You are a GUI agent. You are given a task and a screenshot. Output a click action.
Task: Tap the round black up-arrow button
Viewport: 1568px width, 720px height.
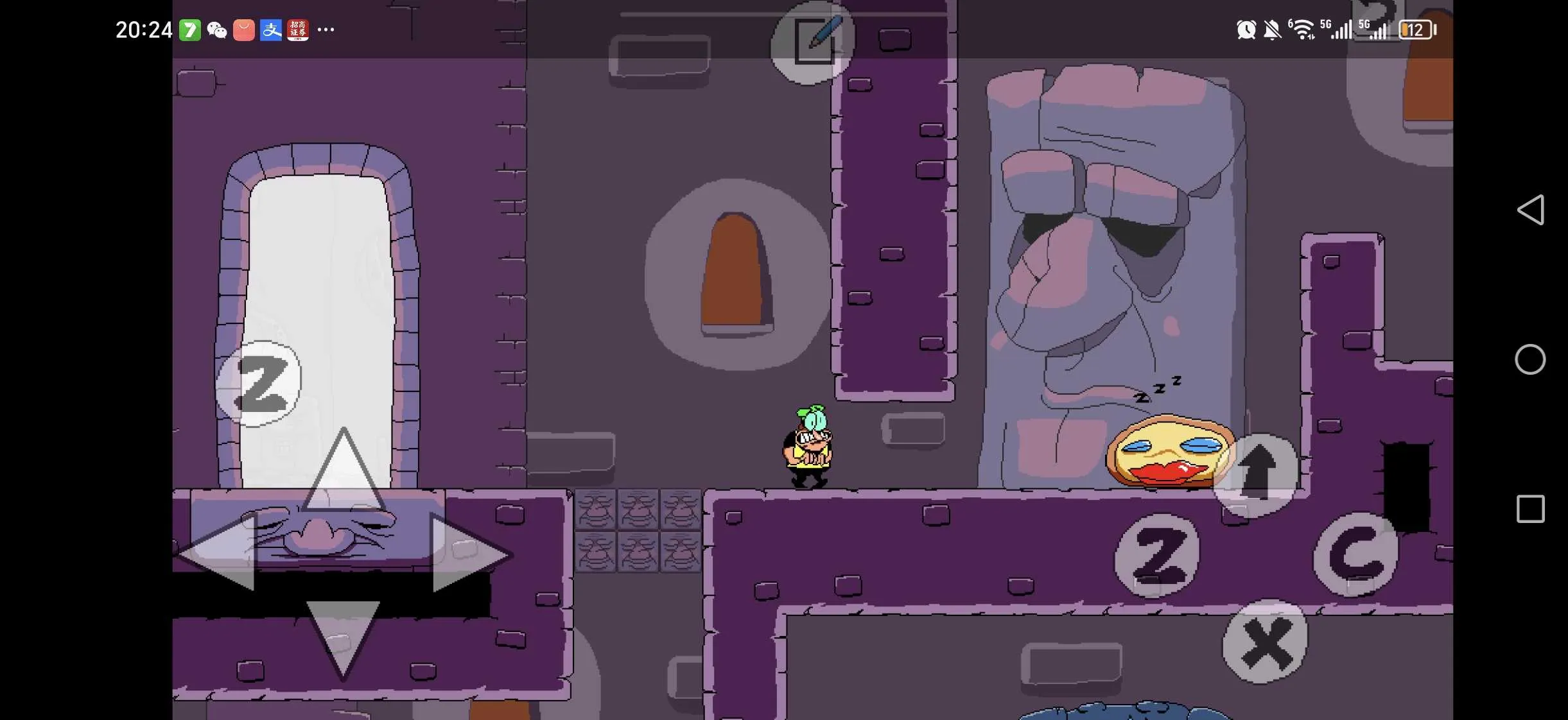coord(1256,474)
